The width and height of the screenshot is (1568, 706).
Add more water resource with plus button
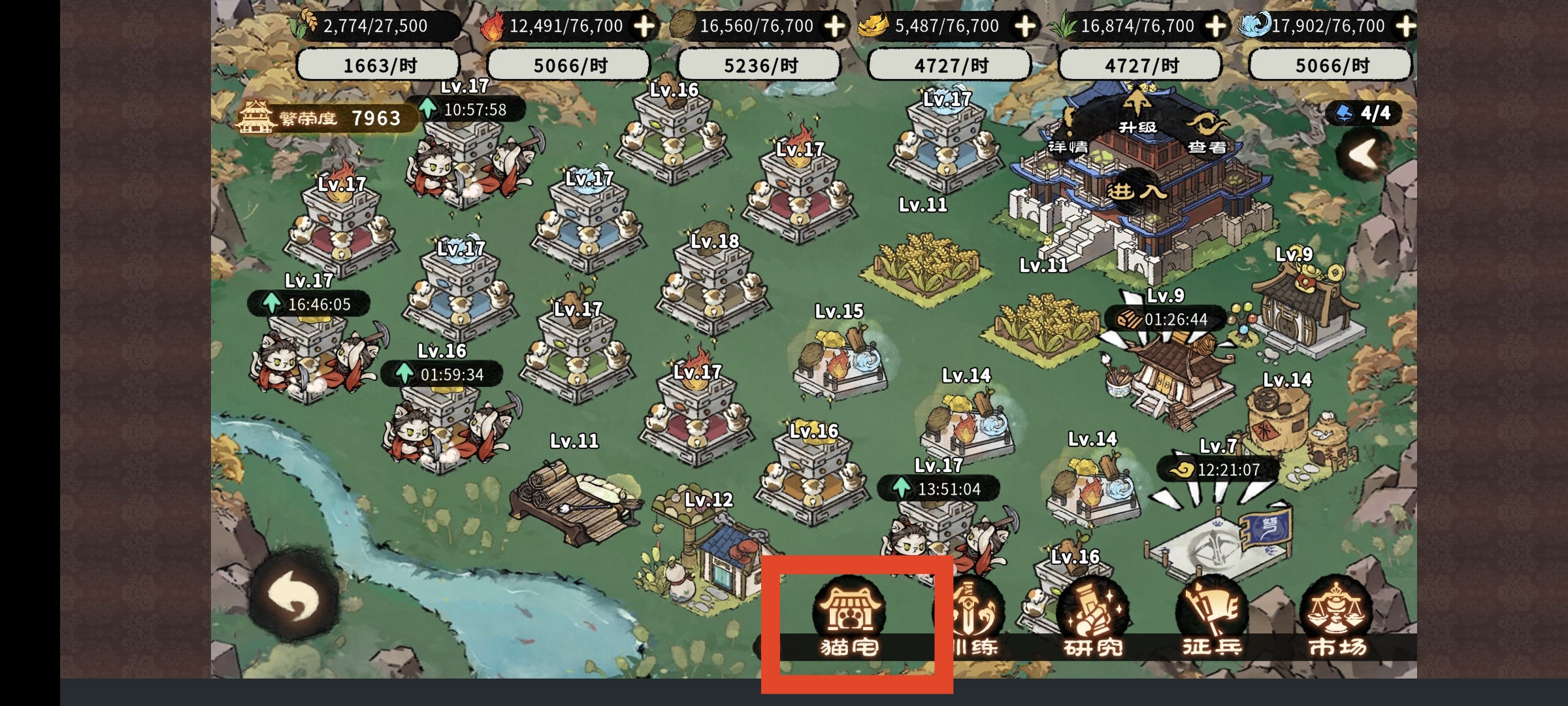(x=1405, y=26)
